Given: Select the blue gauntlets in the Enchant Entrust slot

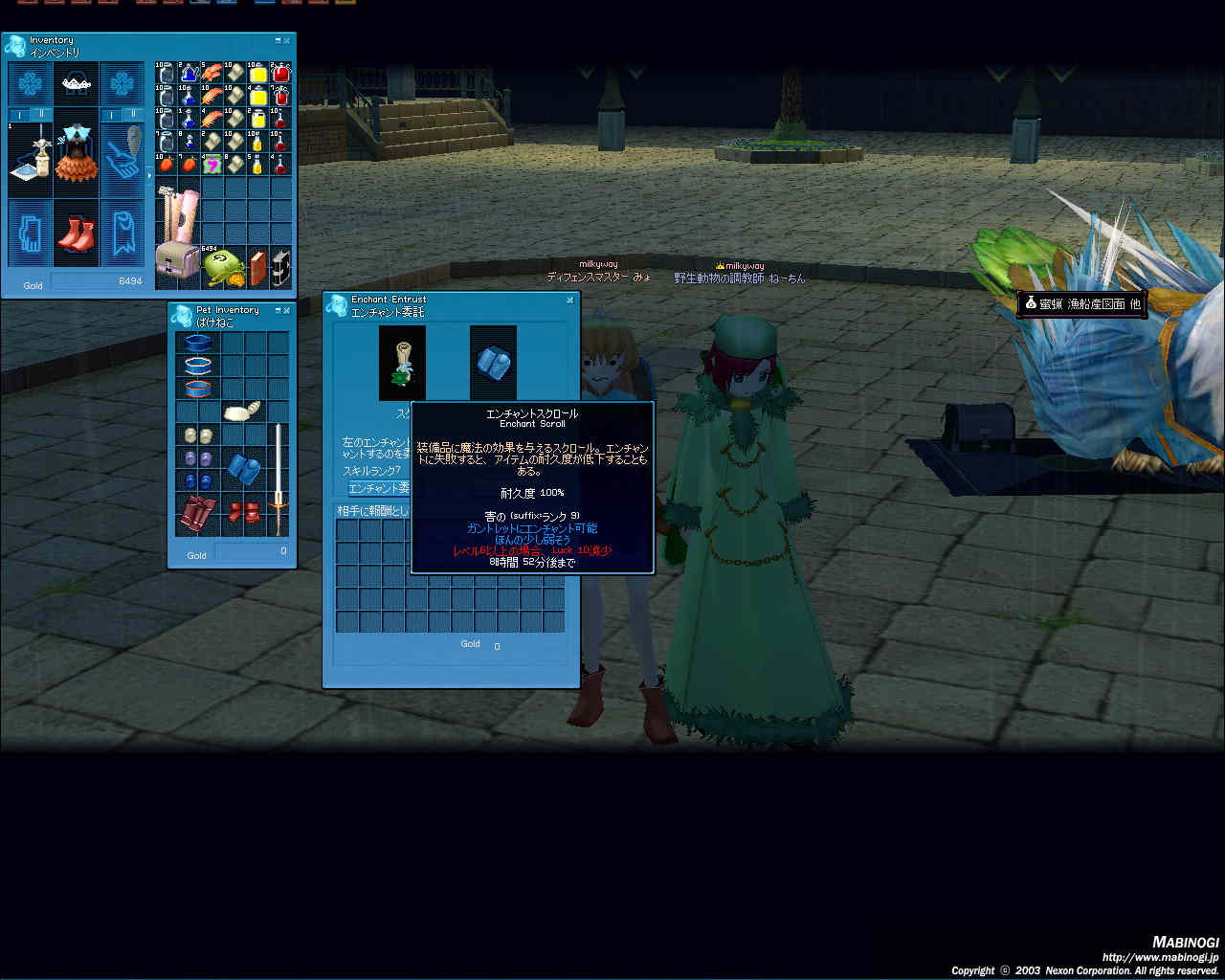Looking at the screenshot, I should pos(493,362).
